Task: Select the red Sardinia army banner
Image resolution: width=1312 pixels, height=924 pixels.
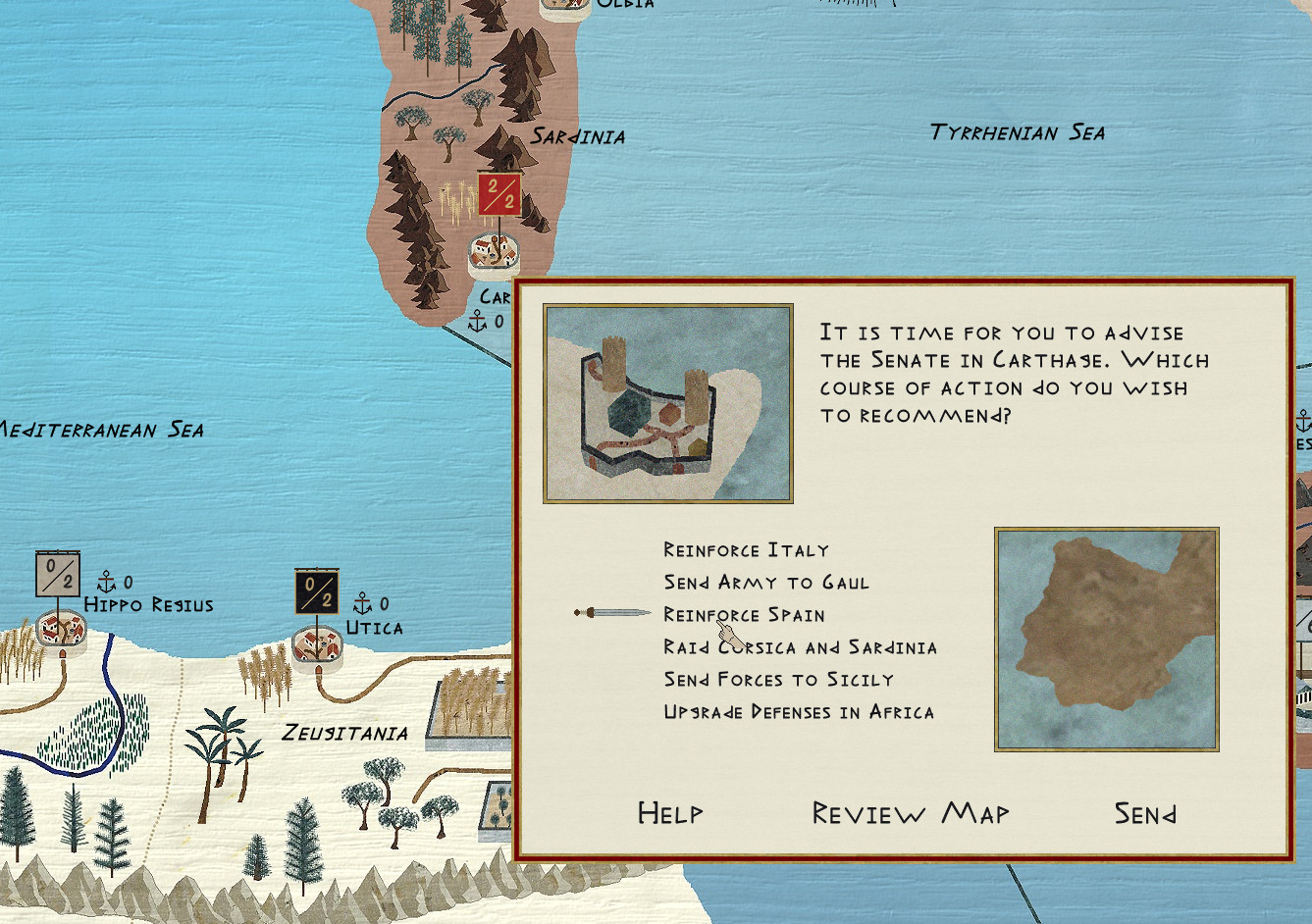Action: click(499, 194)
